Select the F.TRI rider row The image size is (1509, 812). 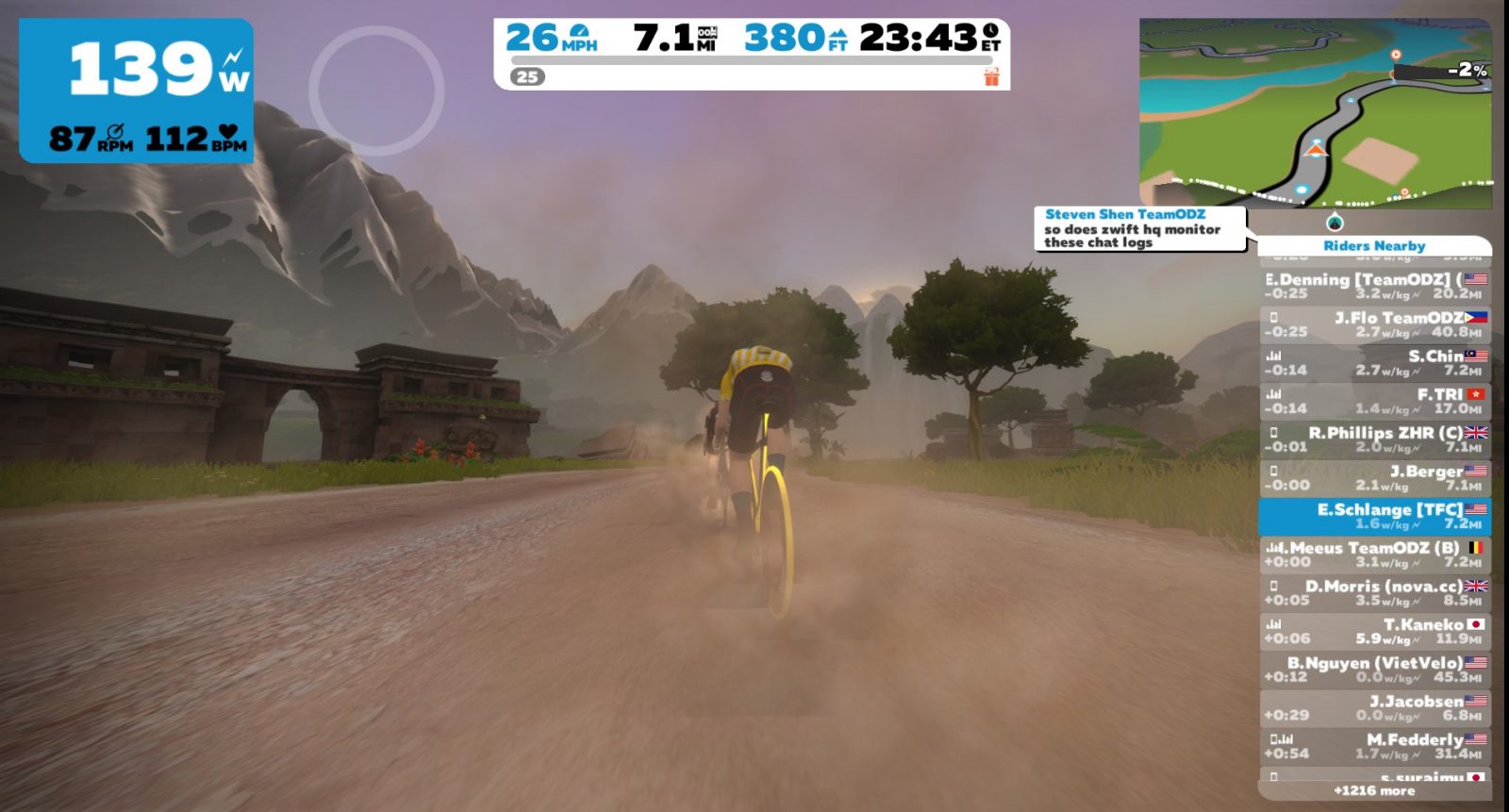(1374, 401)
